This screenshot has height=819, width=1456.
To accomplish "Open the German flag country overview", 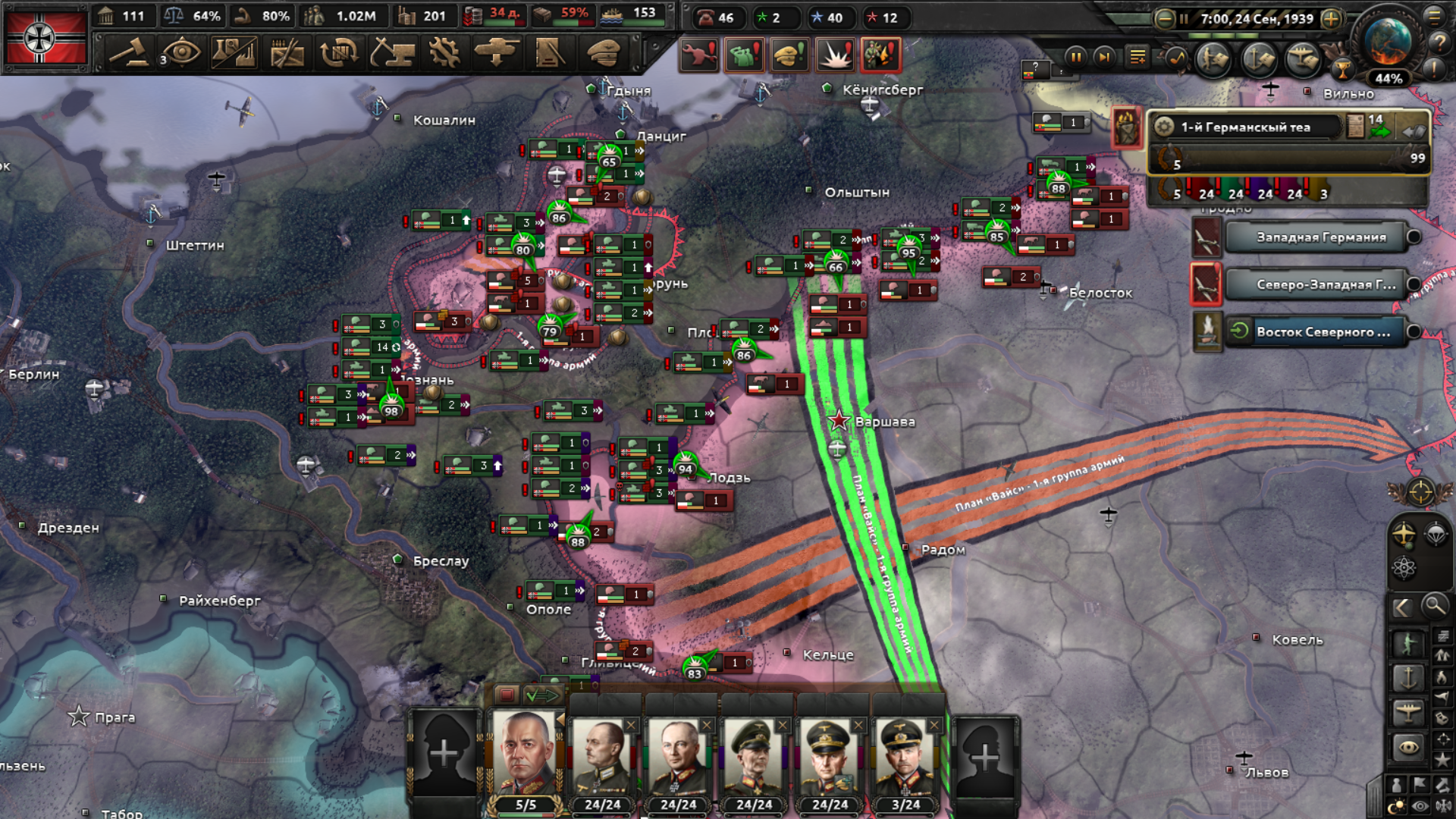I will (x=45, y=38).
